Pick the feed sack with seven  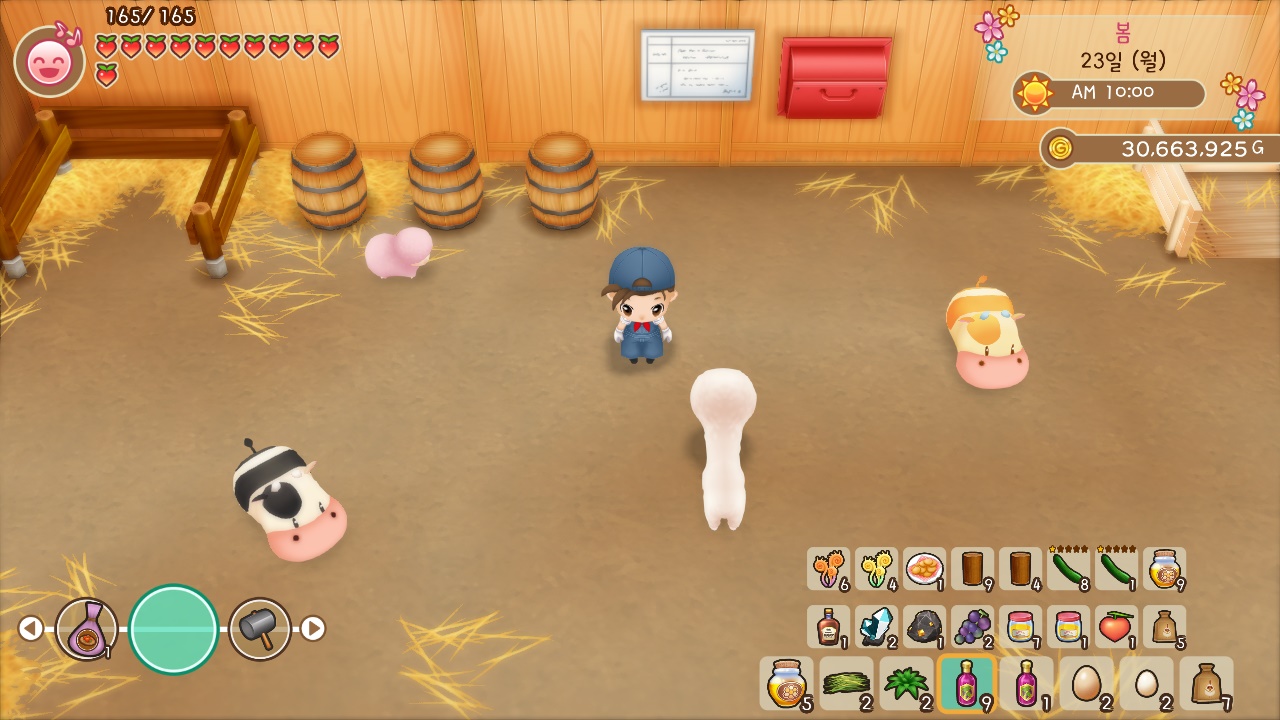pos(1206,683)
